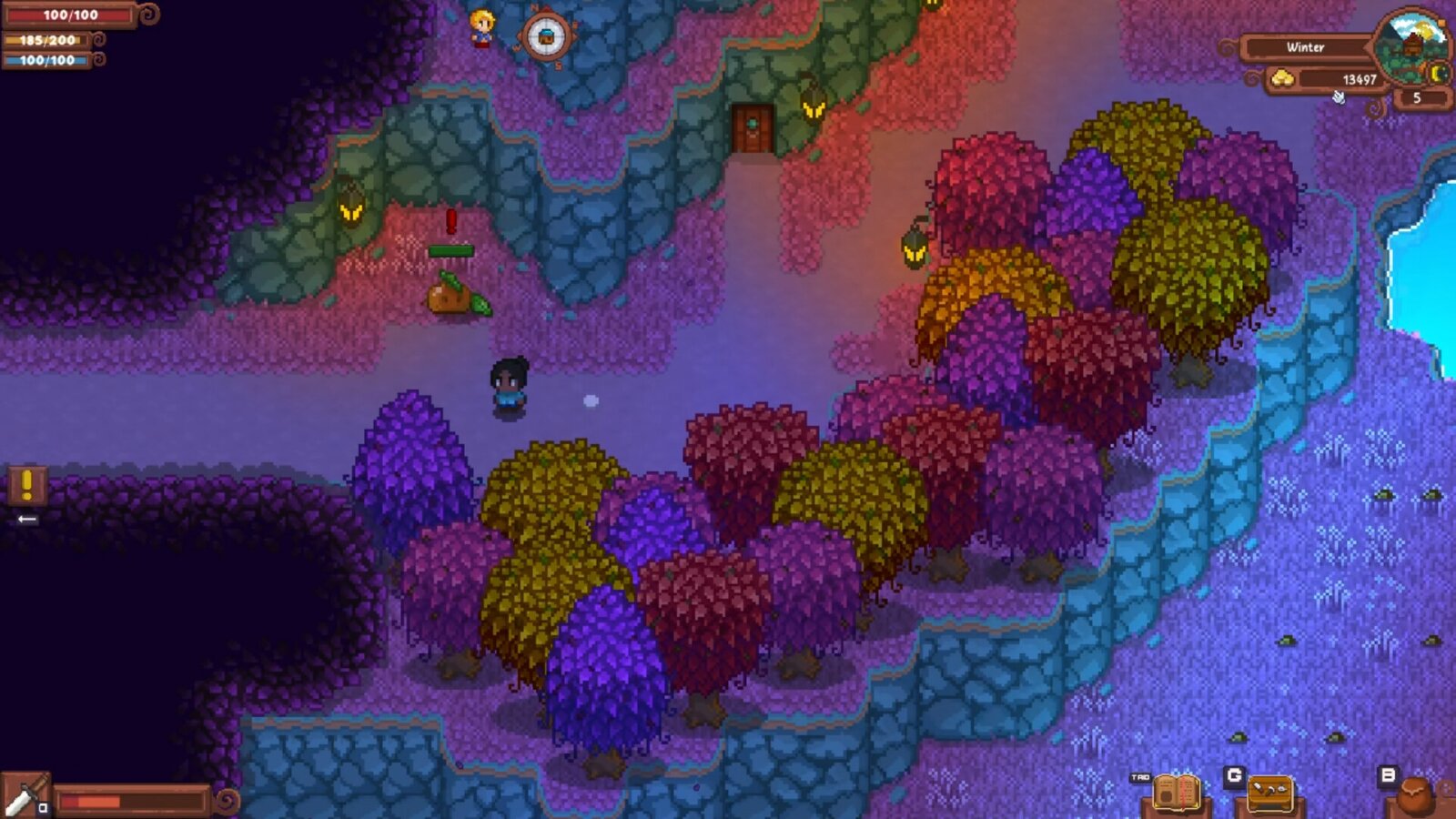The width and height of the screenshot is (1456, 819).
Task: Expand the Winter season banner
Action: coord(1306,47)
